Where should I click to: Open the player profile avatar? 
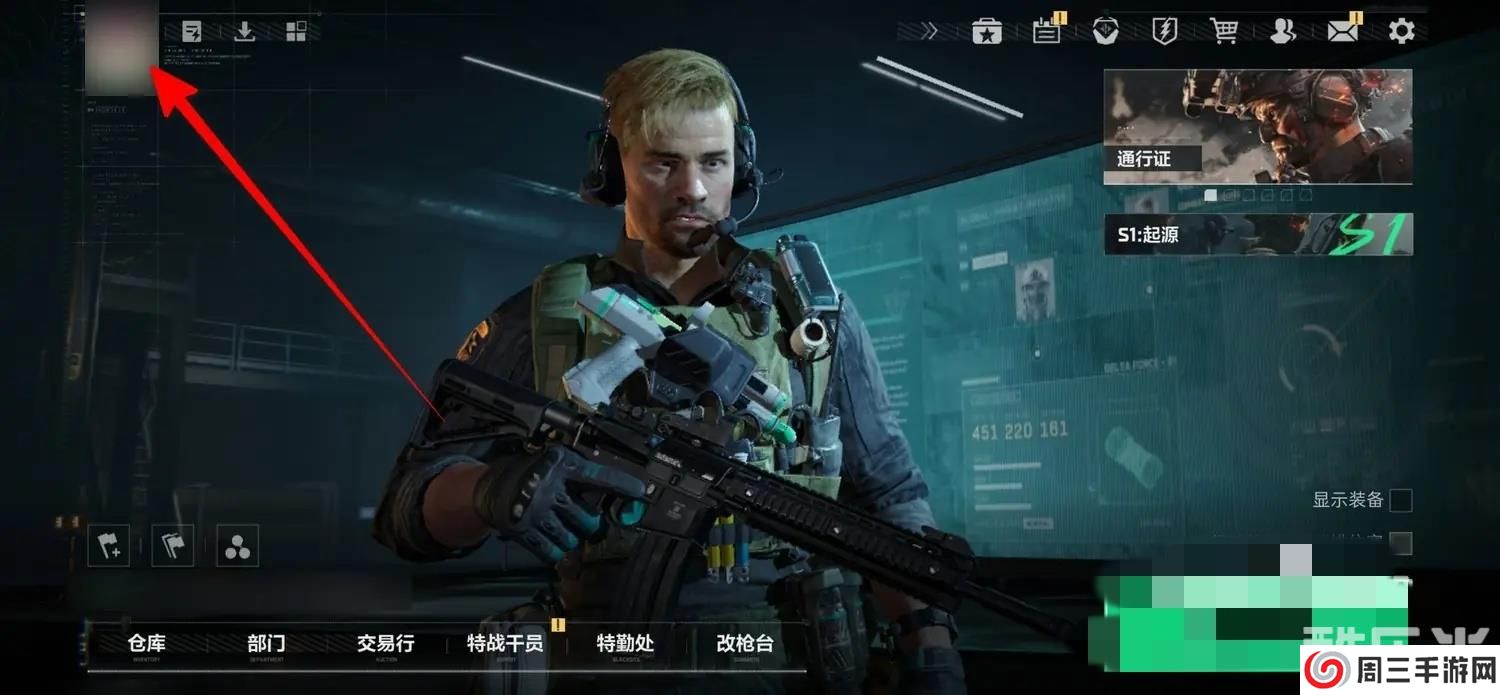(121, 47)
